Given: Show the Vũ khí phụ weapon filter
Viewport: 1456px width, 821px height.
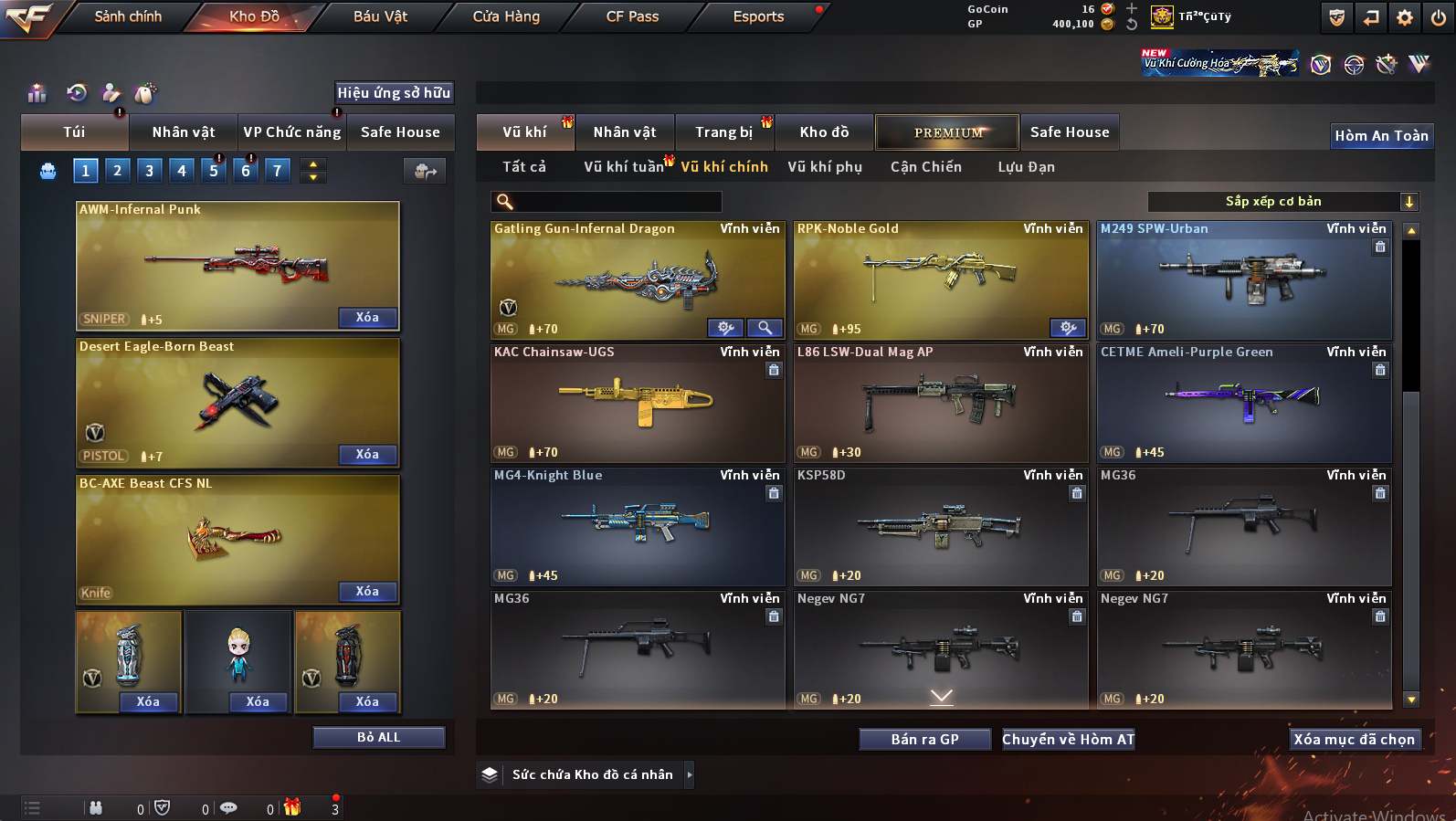Looking at the screenshot, I should [825, 167].
